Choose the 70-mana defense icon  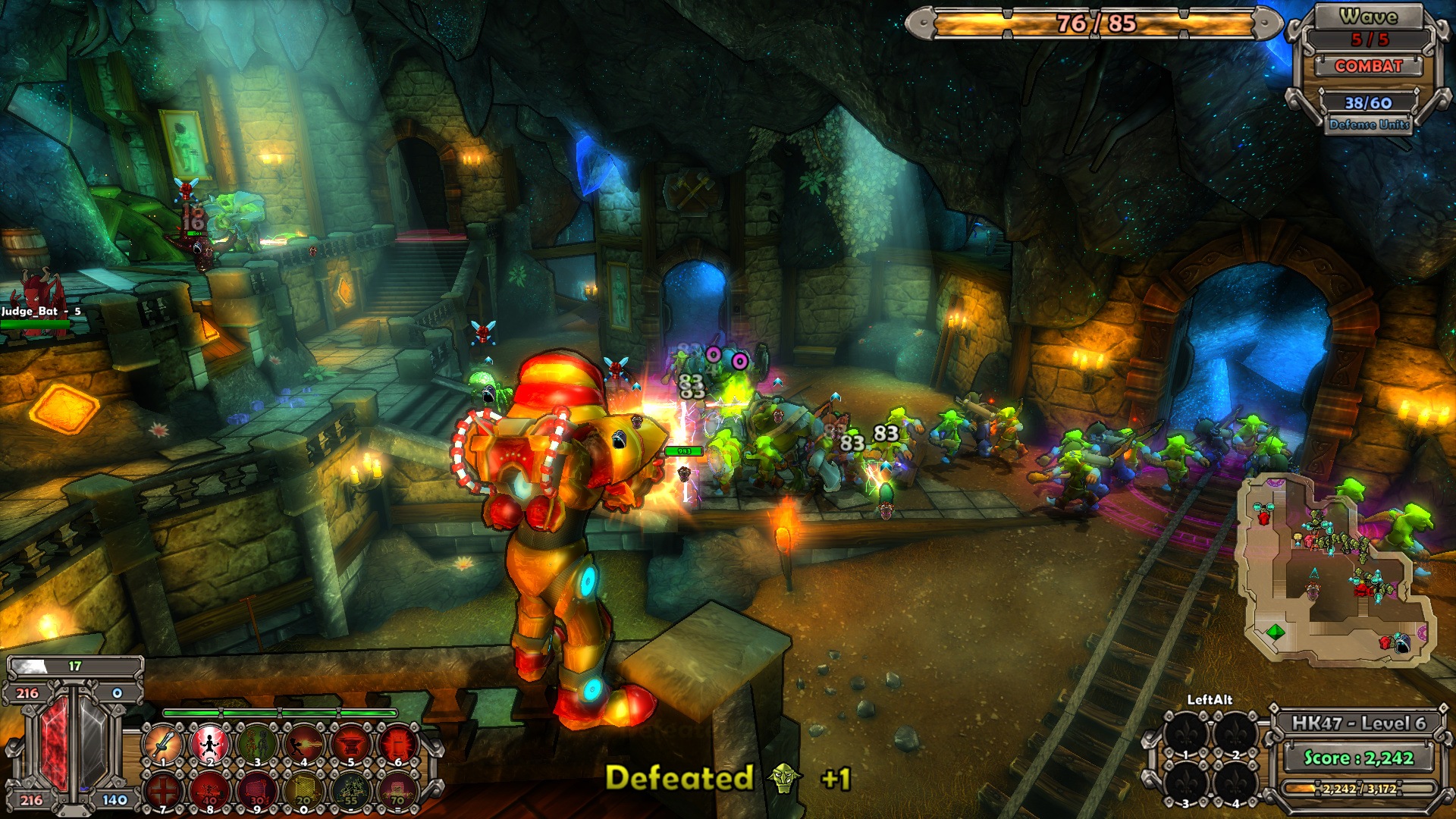[x=398, y=790]
